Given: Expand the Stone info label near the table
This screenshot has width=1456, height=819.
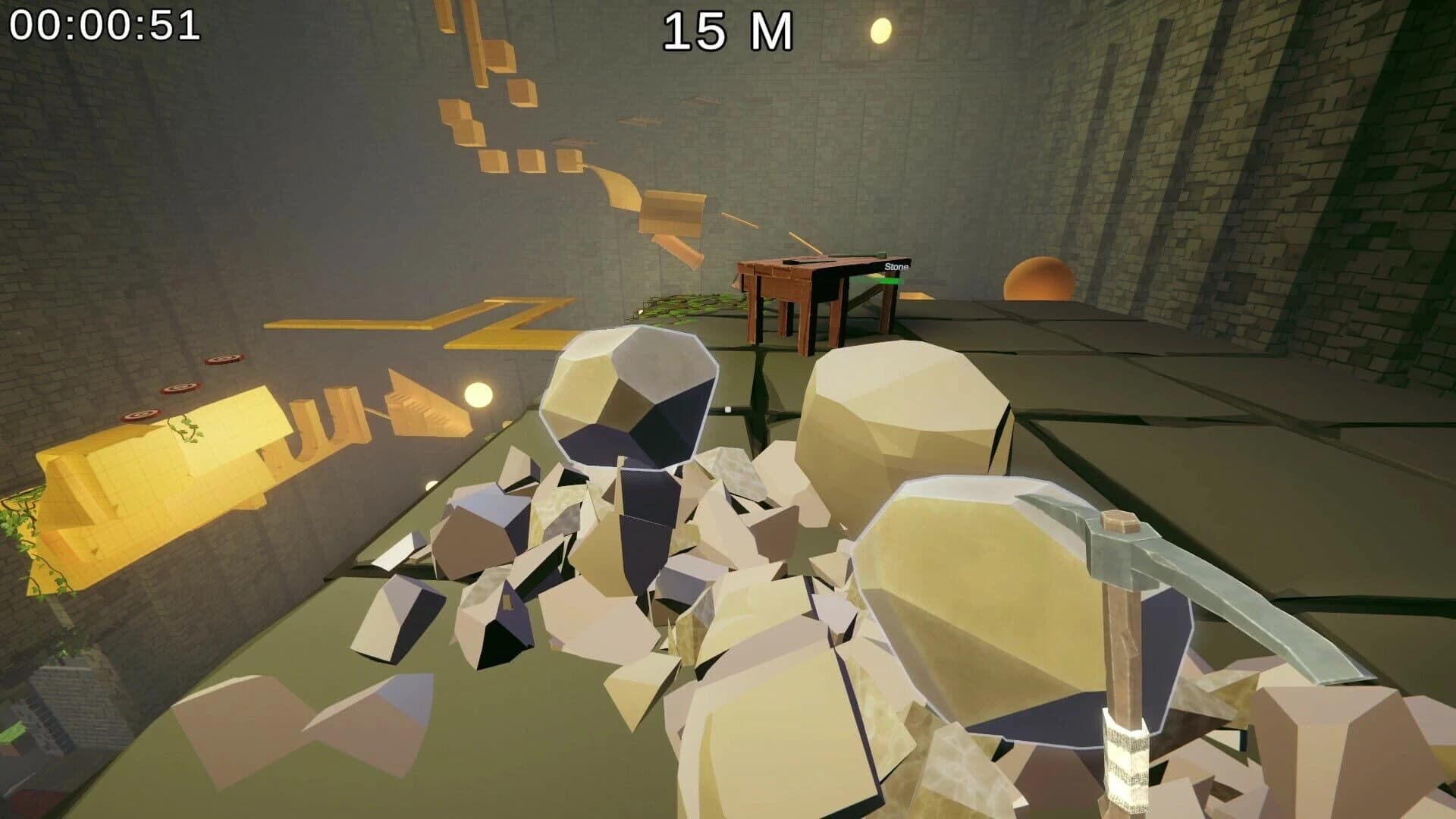Looking at the screenshot, I should (897, 267).
